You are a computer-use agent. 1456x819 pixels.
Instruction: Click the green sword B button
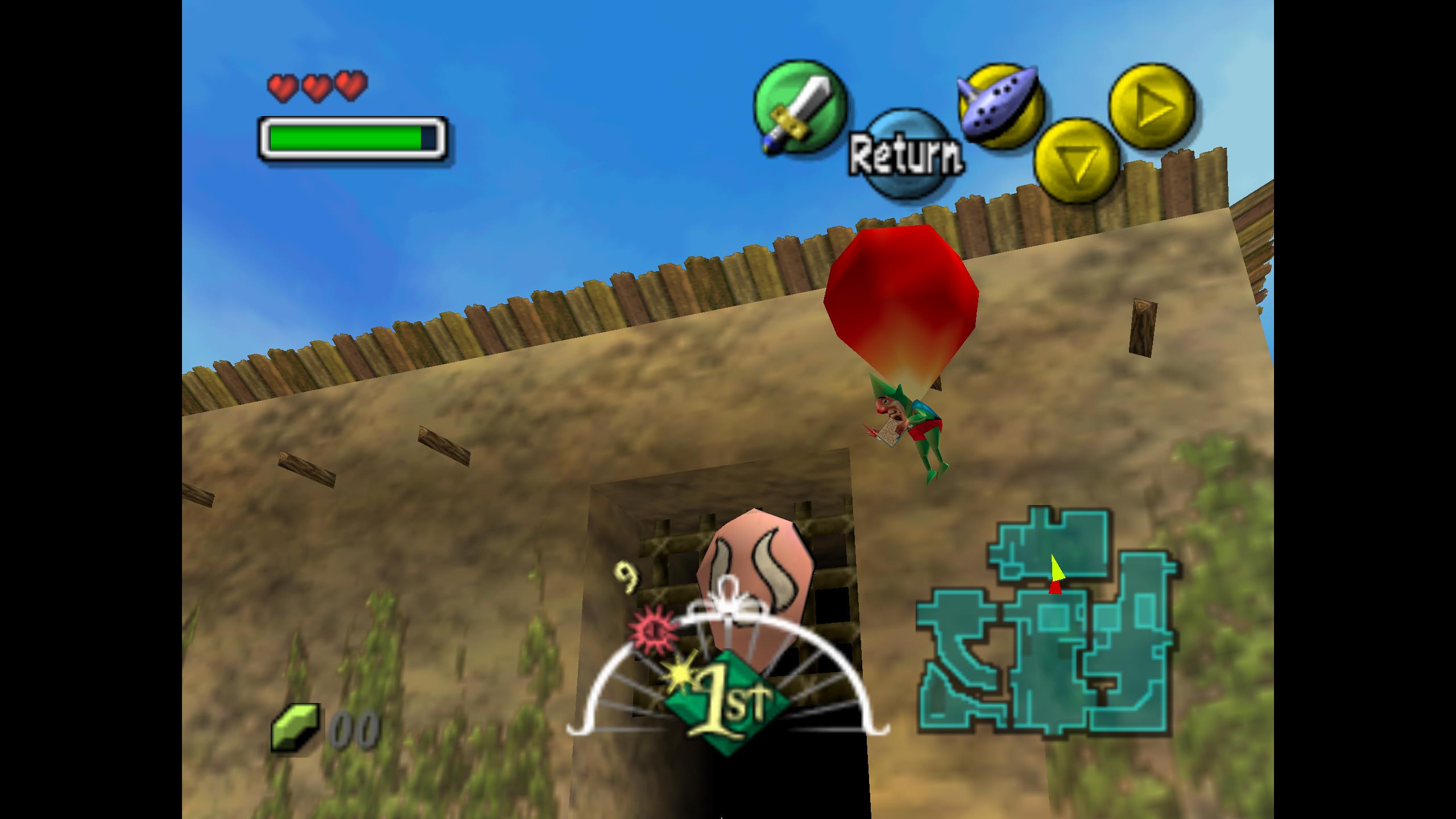point(800,107)
